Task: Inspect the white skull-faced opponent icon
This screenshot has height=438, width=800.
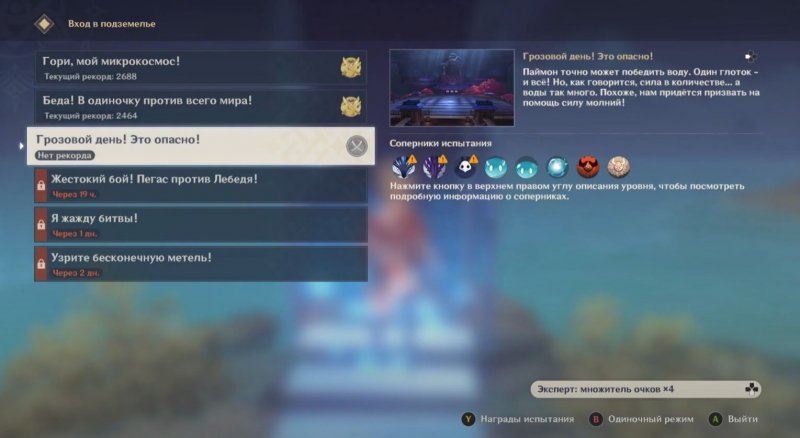Action: (465, 167)
